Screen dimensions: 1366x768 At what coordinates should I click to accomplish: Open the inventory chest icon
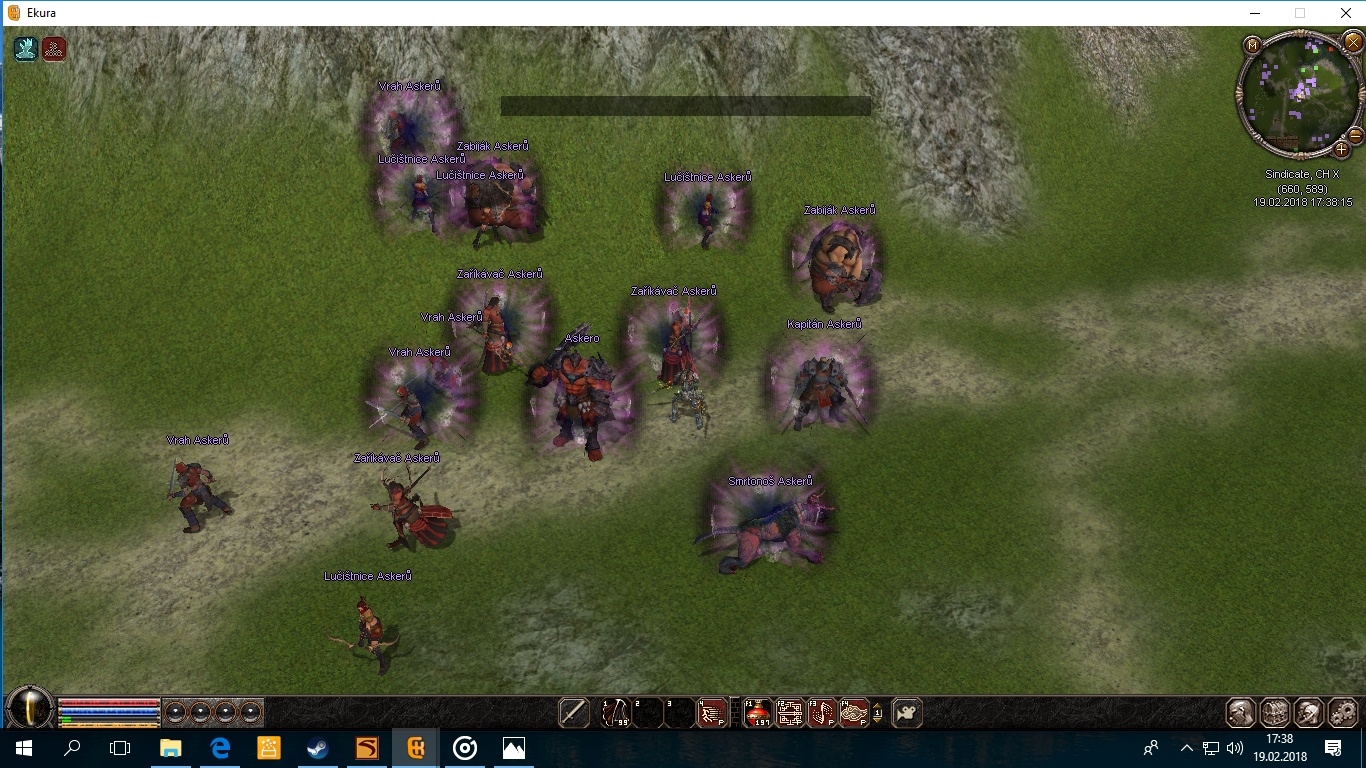coord(1274,713)
